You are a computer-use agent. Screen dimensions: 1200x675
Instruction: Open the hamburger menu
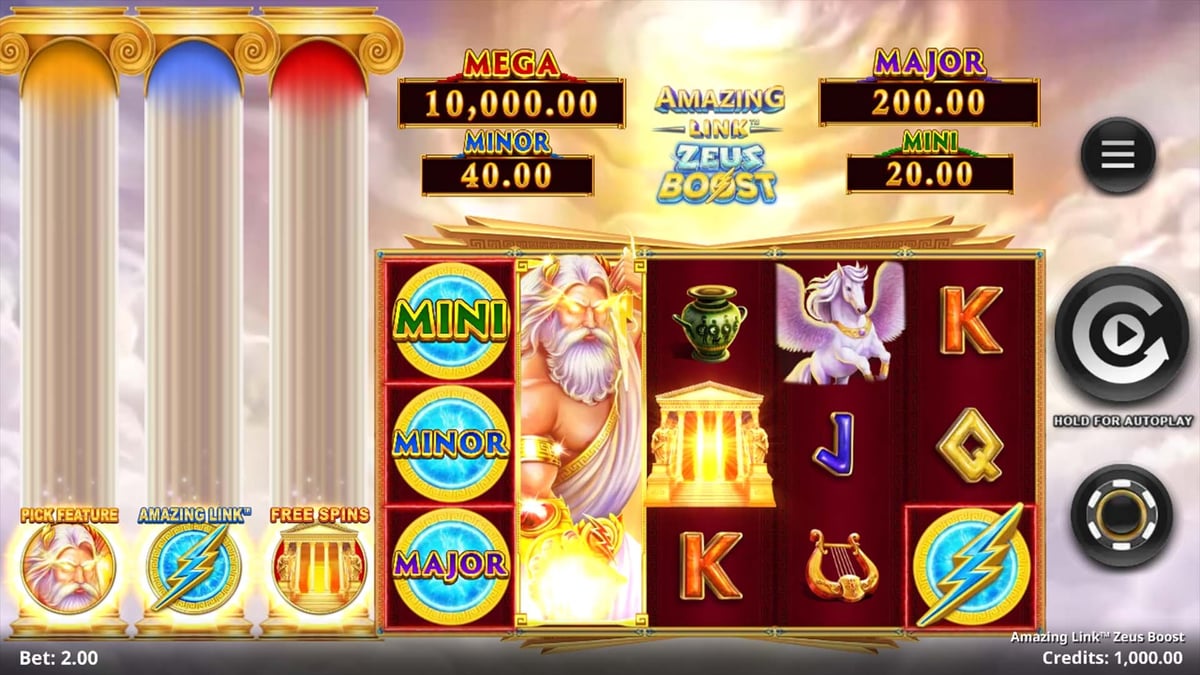pyautogui.click(x=1117, y=155)
